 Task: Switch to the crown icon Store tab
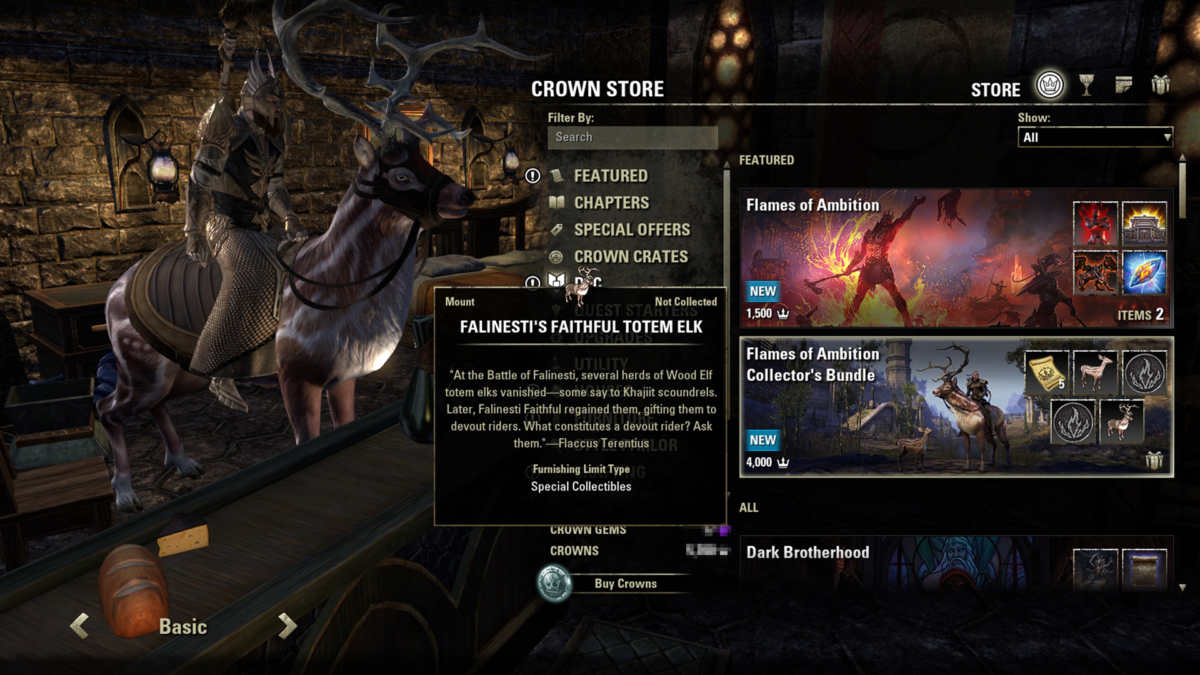[1049, 85]
